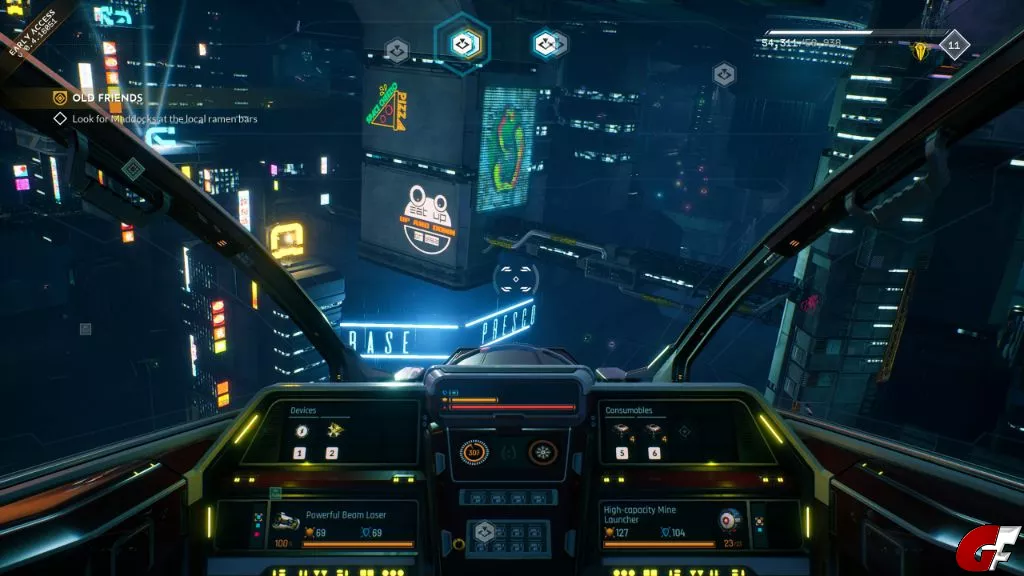Viewport: 1024px width, 576px height.
Task: Click the orange circular 307 gauge
Action: 474,452
